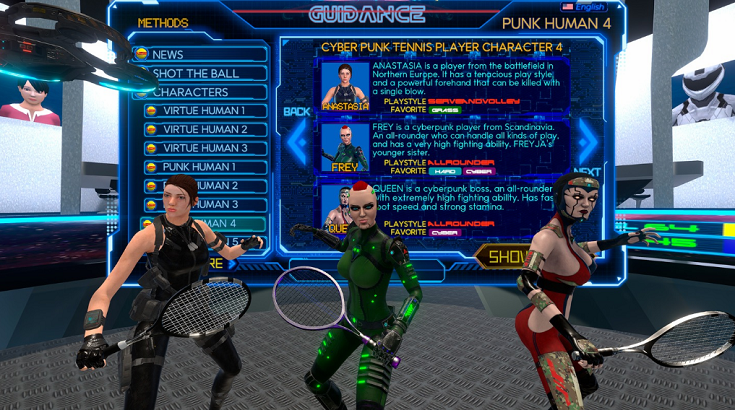
Task: View Anastasia's character portrait
Action: coord(345,87)
